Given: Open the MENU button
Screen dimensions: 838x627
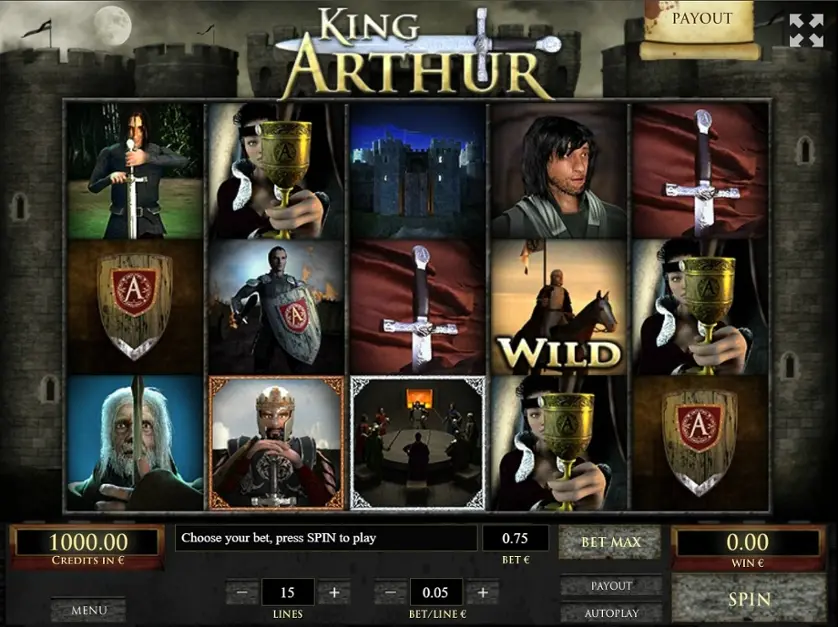Looking at the screenshot, I should [89, 609].
